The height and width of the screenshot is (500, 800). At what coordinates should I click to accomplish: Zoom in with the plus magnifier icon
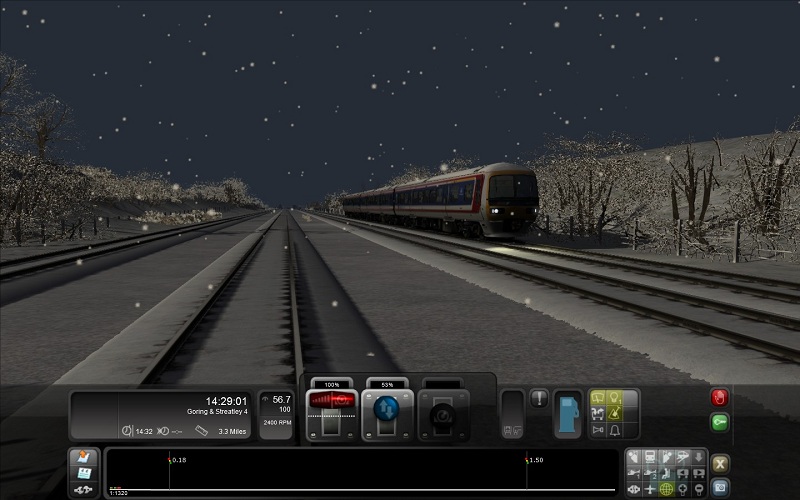[682, 489]
